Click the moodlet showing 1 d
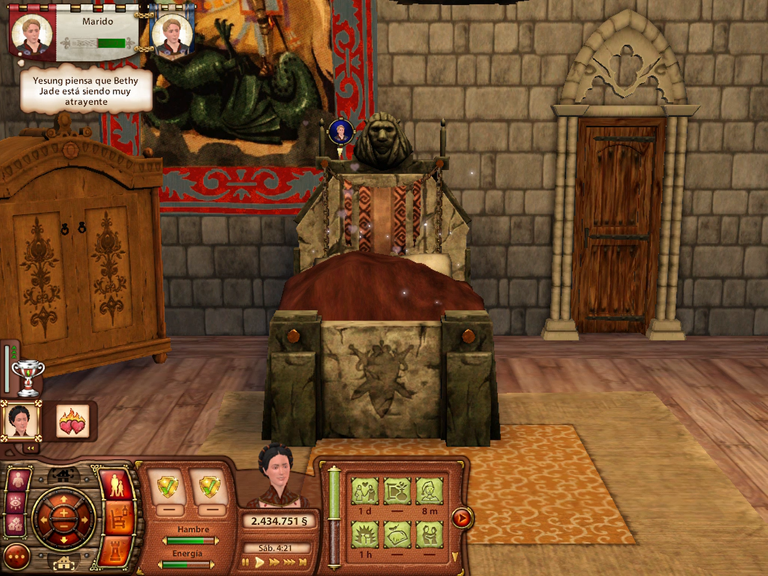This screenshot has height=576, width=768. [364, 491]
